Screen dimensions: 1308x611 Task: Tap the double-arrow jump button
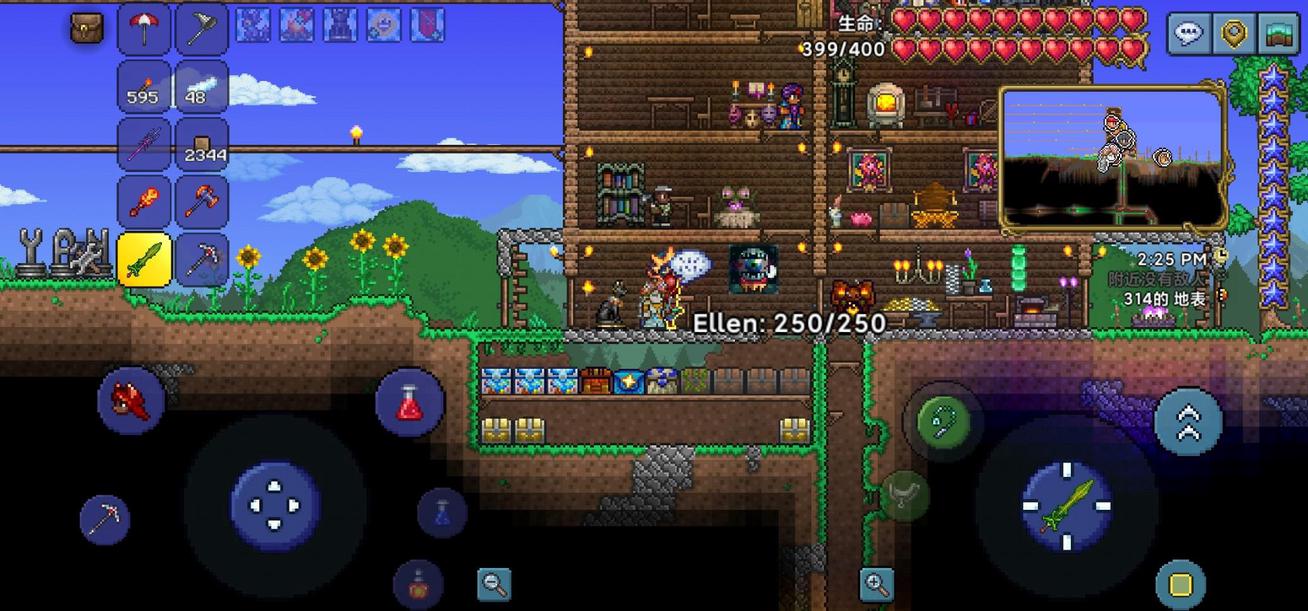click(x=1188, y=422)
